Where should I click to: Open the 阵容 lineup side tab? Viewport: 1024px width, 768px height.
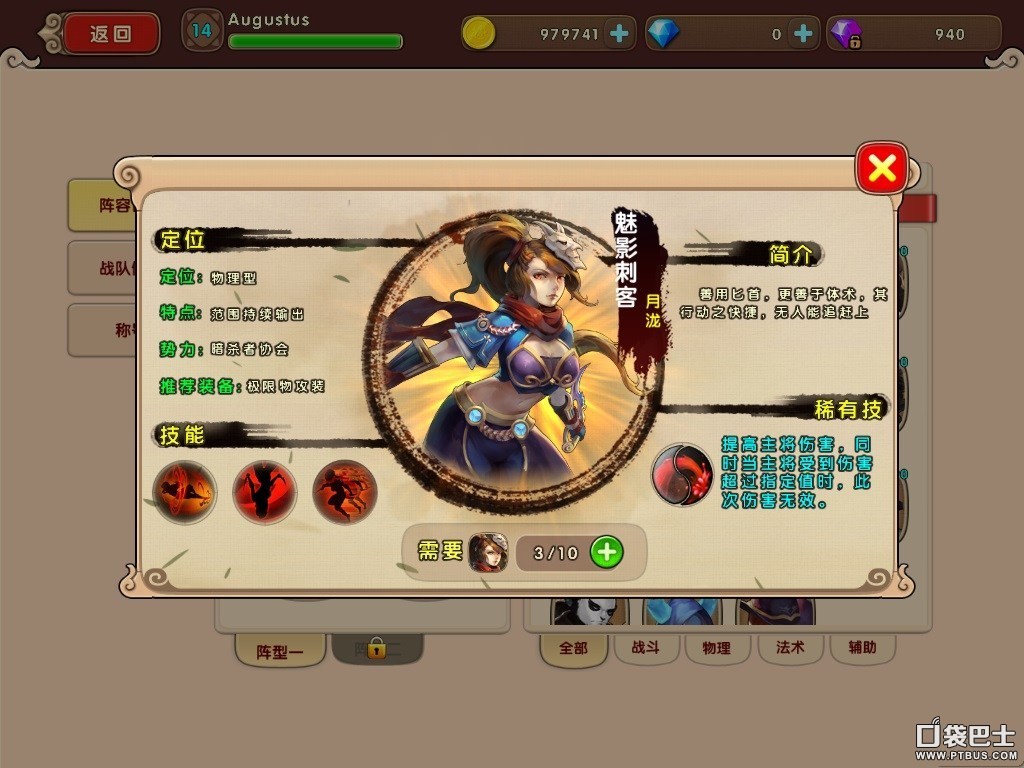(x=103, y=205)
